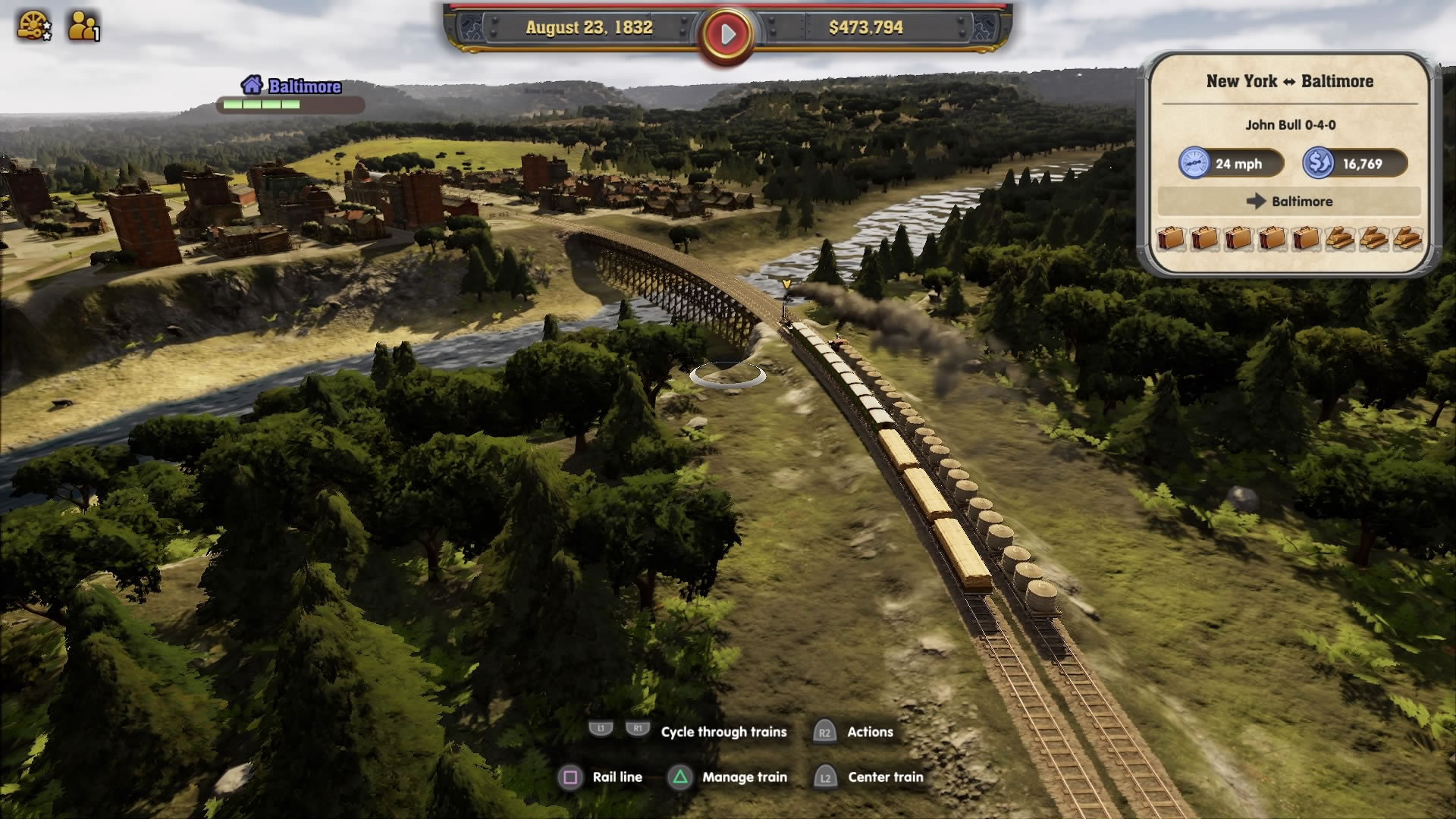Click the date display showing August 23, 1832
The height and width of the screenshot is (819, 1456).
coord(589,29)
